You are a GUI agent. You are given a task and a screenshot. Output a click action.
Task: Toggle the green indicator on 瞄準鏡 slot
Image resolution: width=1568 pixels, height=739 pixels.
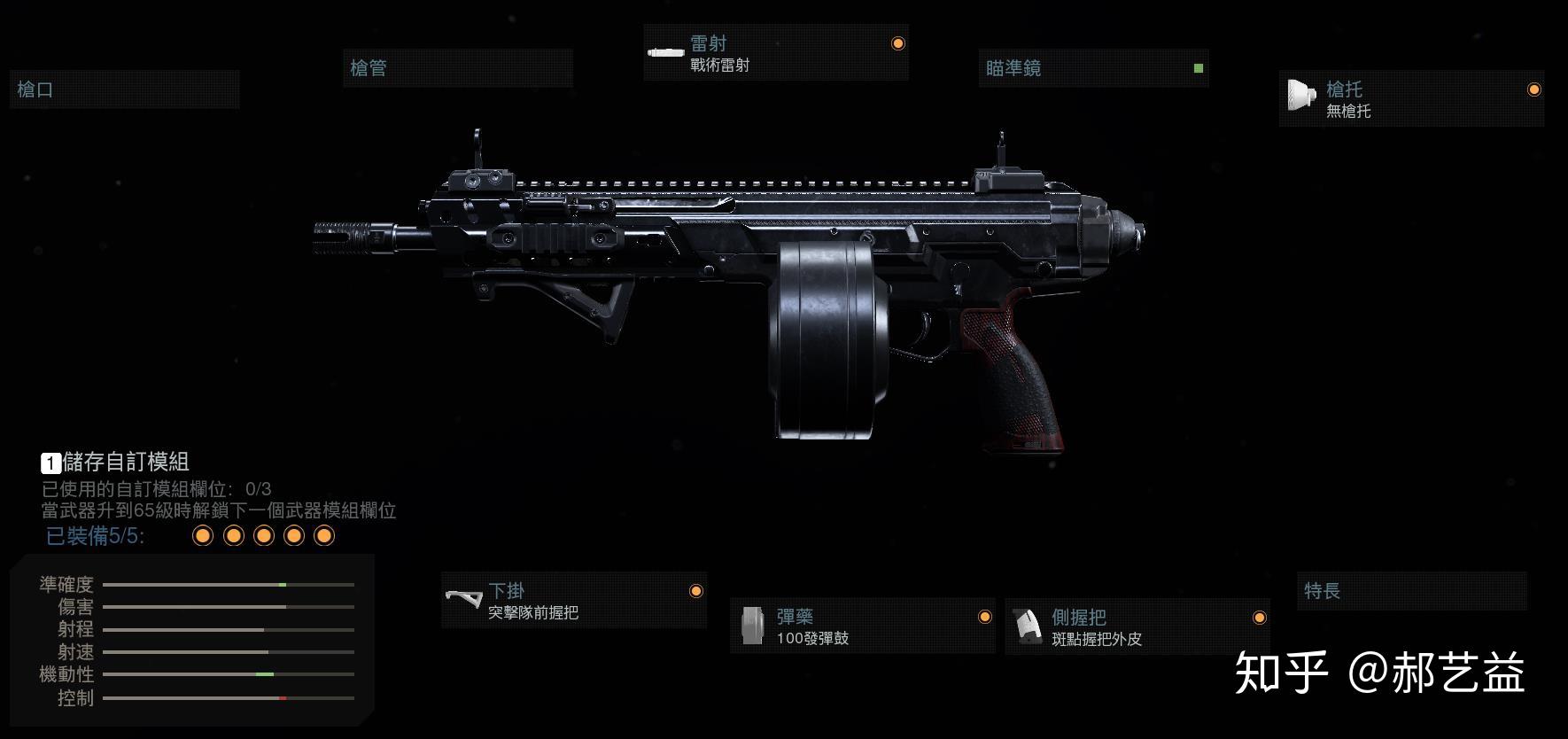click(1198, 67)
